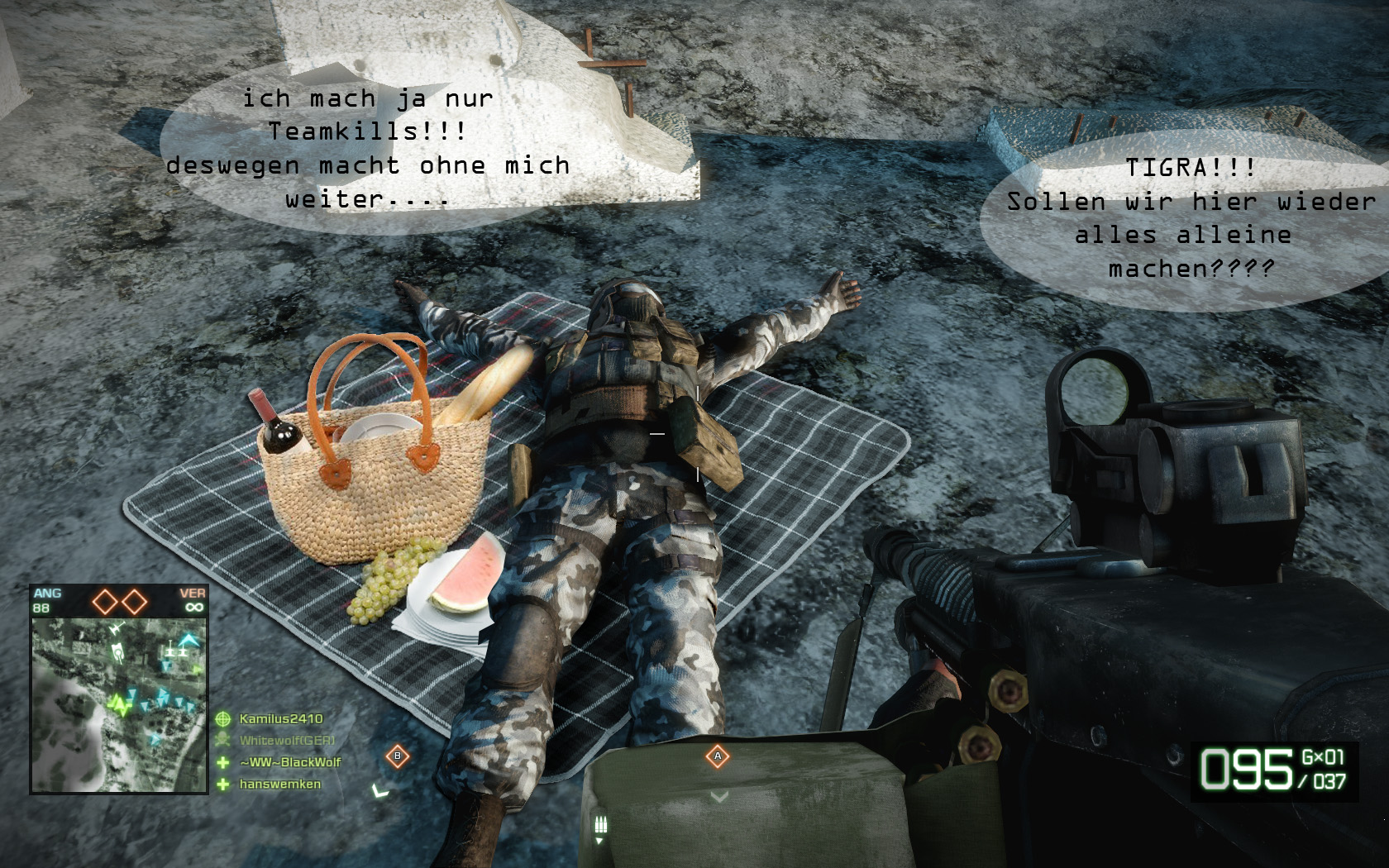Click the objective B diamond marker
The width and height of the screenshot is (1389, 868).
tap(398, 756)
